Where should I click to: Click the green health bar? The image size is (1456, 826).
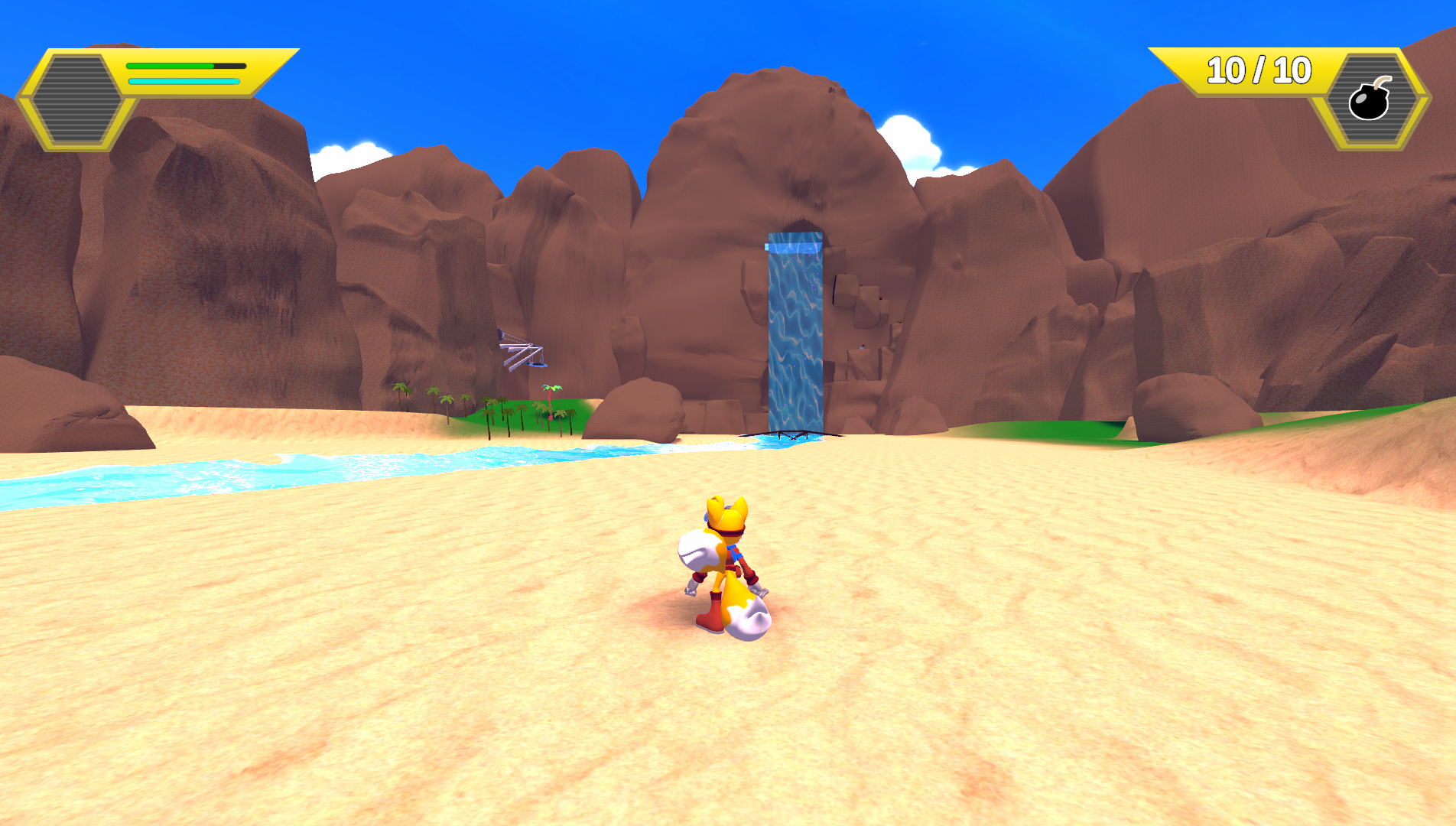pos(171,67)
